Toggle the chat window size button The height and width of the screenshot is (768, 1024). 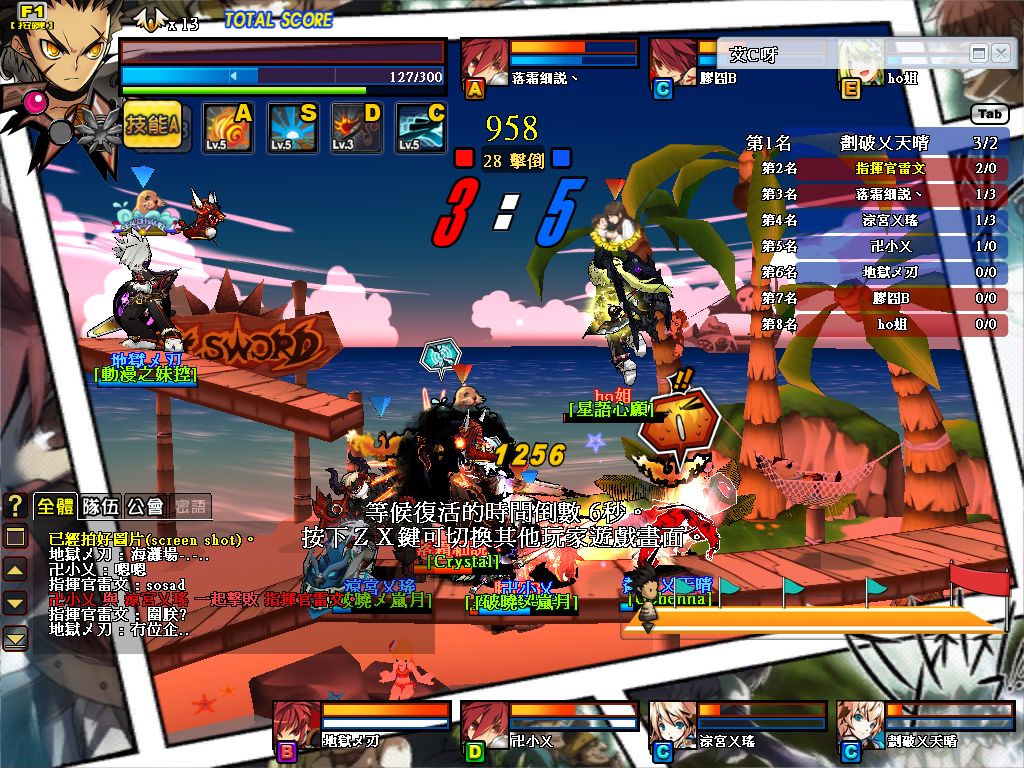point(15,537)
